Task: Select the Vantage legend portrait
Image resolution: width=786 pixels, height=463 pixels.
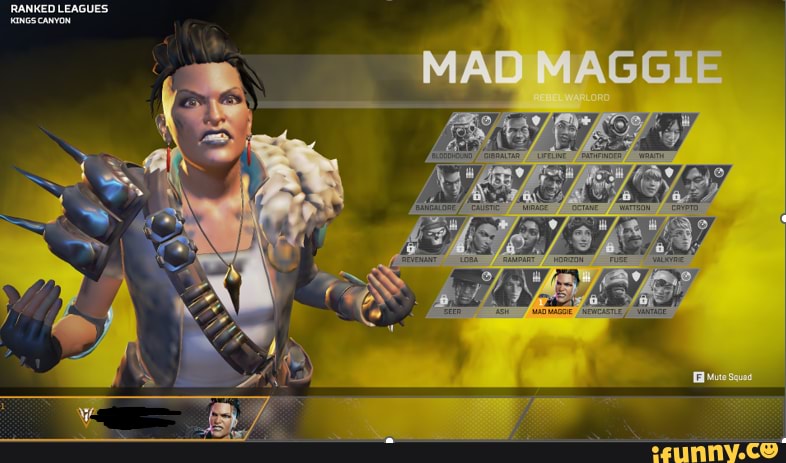Action: 664,292
